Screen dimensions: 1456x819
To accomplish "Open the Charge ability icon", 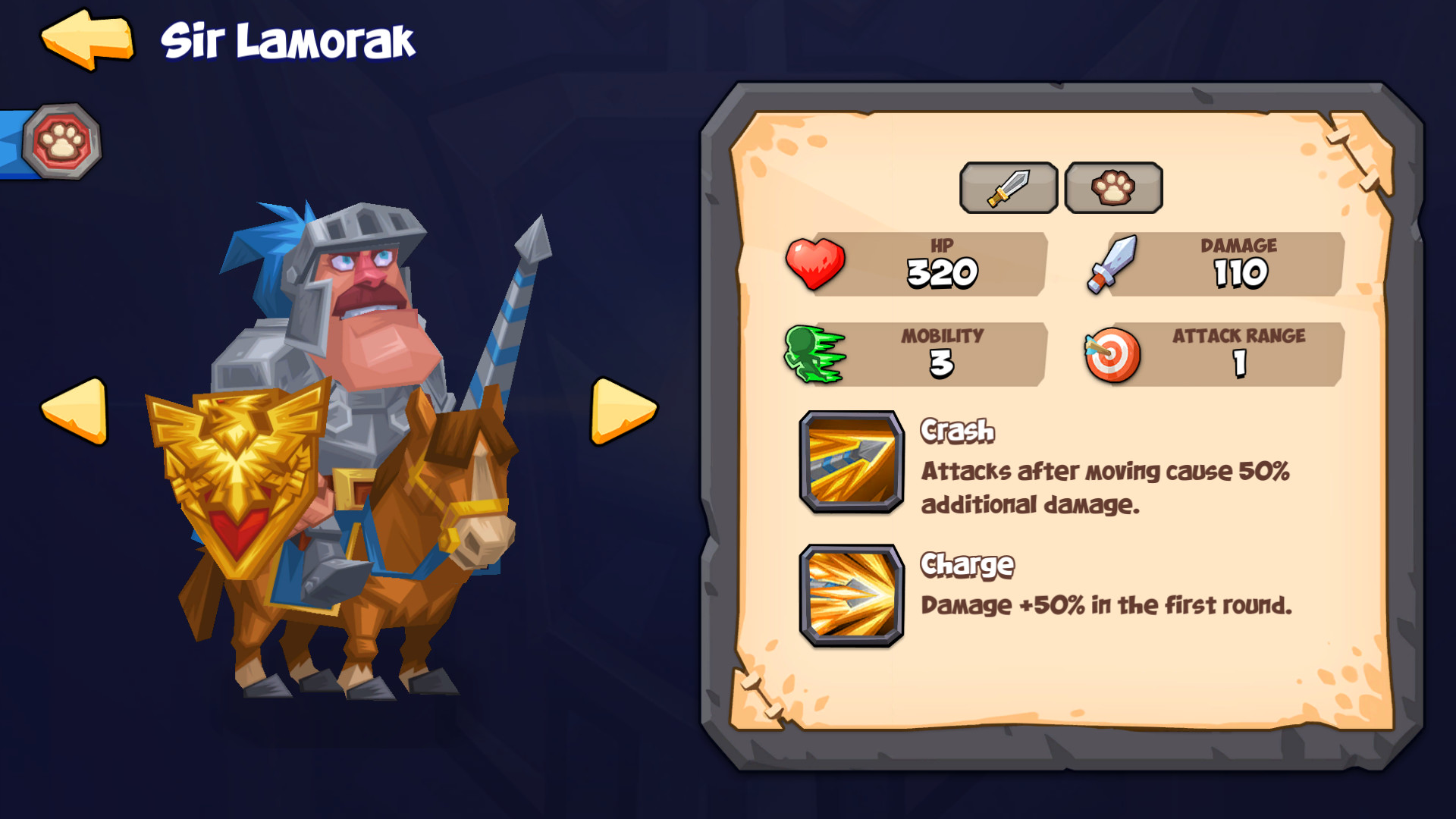I will click(x=852, y=596).
